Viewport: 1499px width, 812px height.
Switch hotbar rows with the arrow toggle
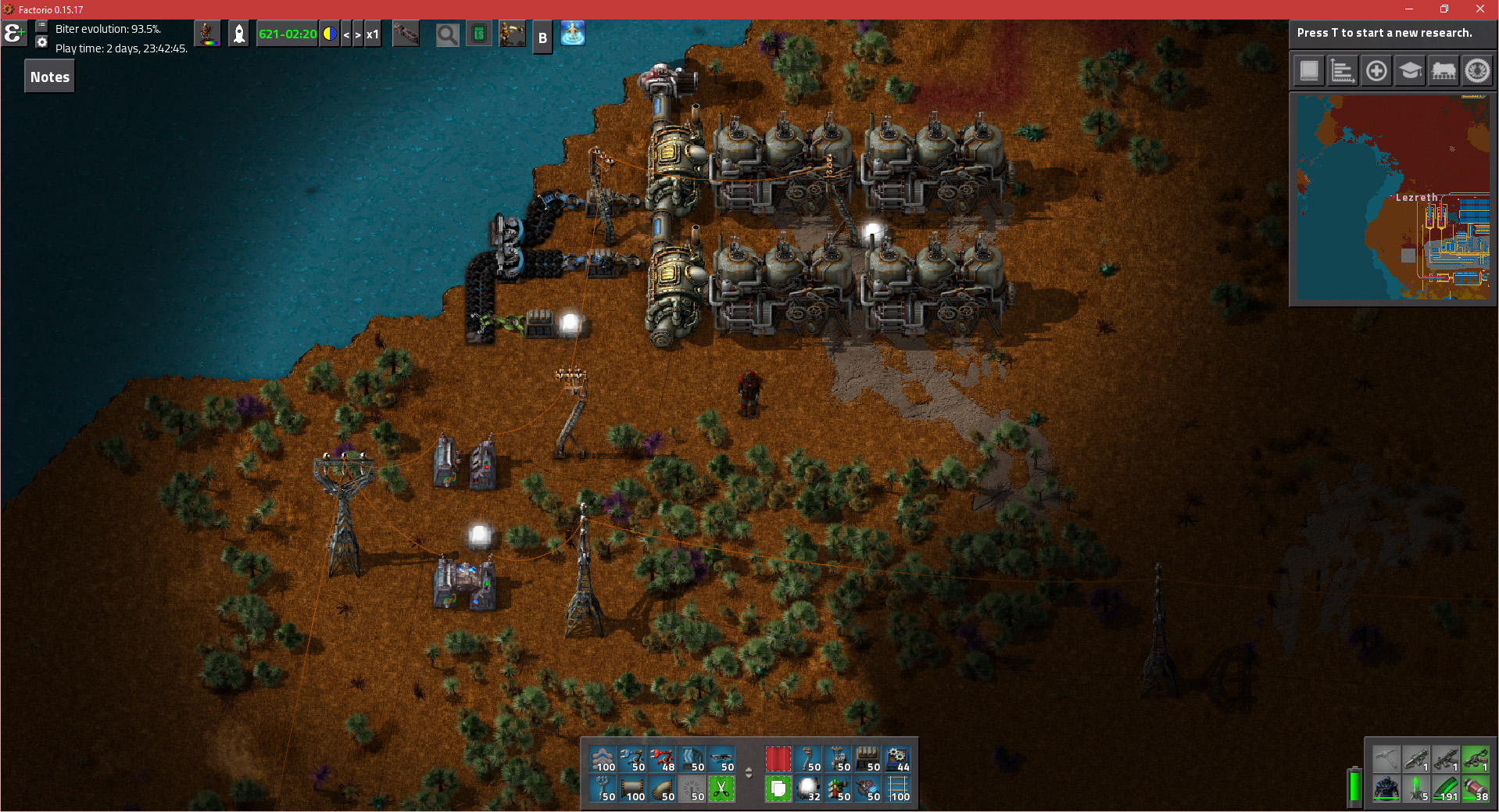749,773
